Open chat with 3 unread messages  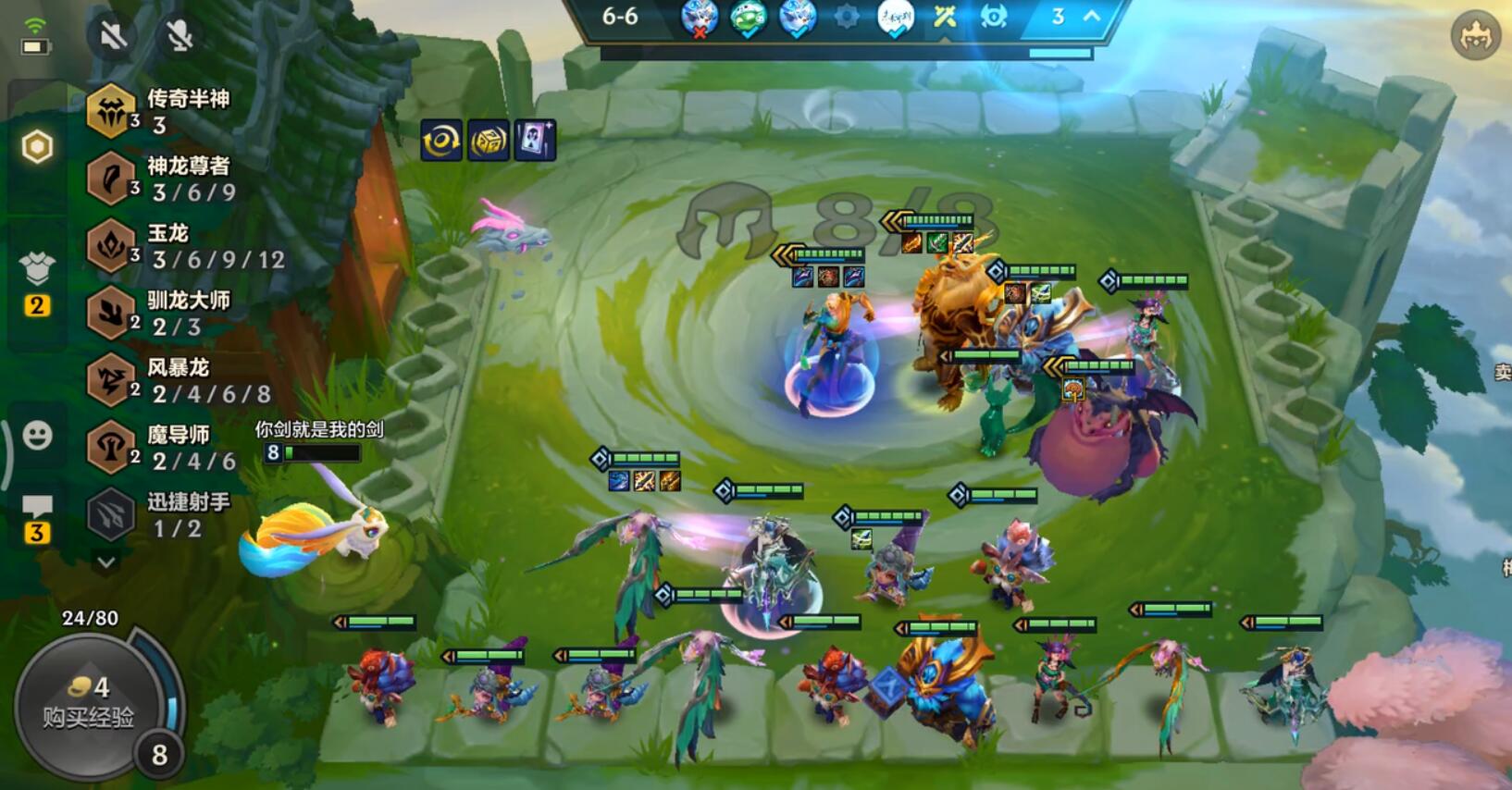(37, 518)
